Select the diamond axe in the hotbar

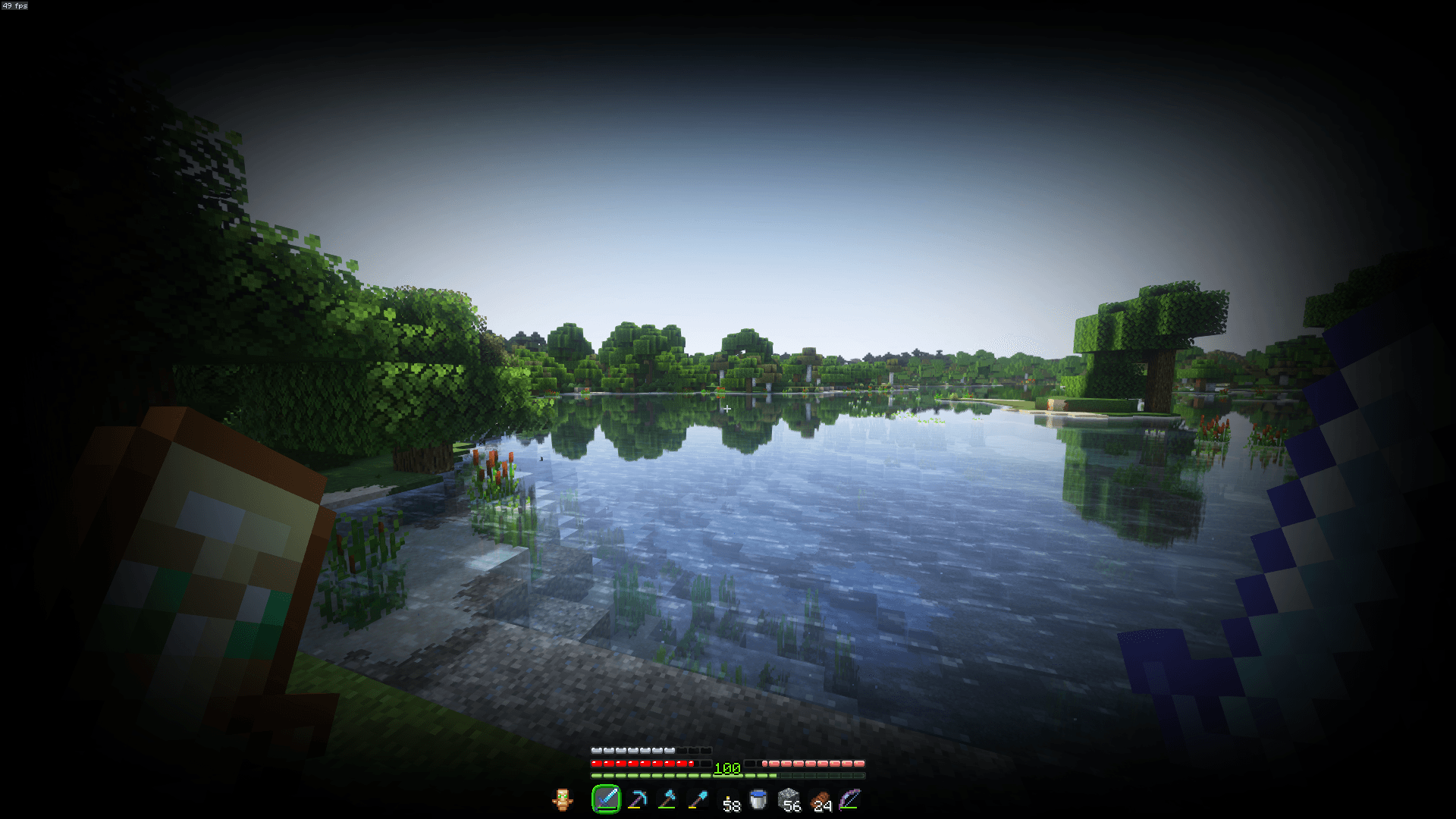pyautogui.click(x=669, y=799)
